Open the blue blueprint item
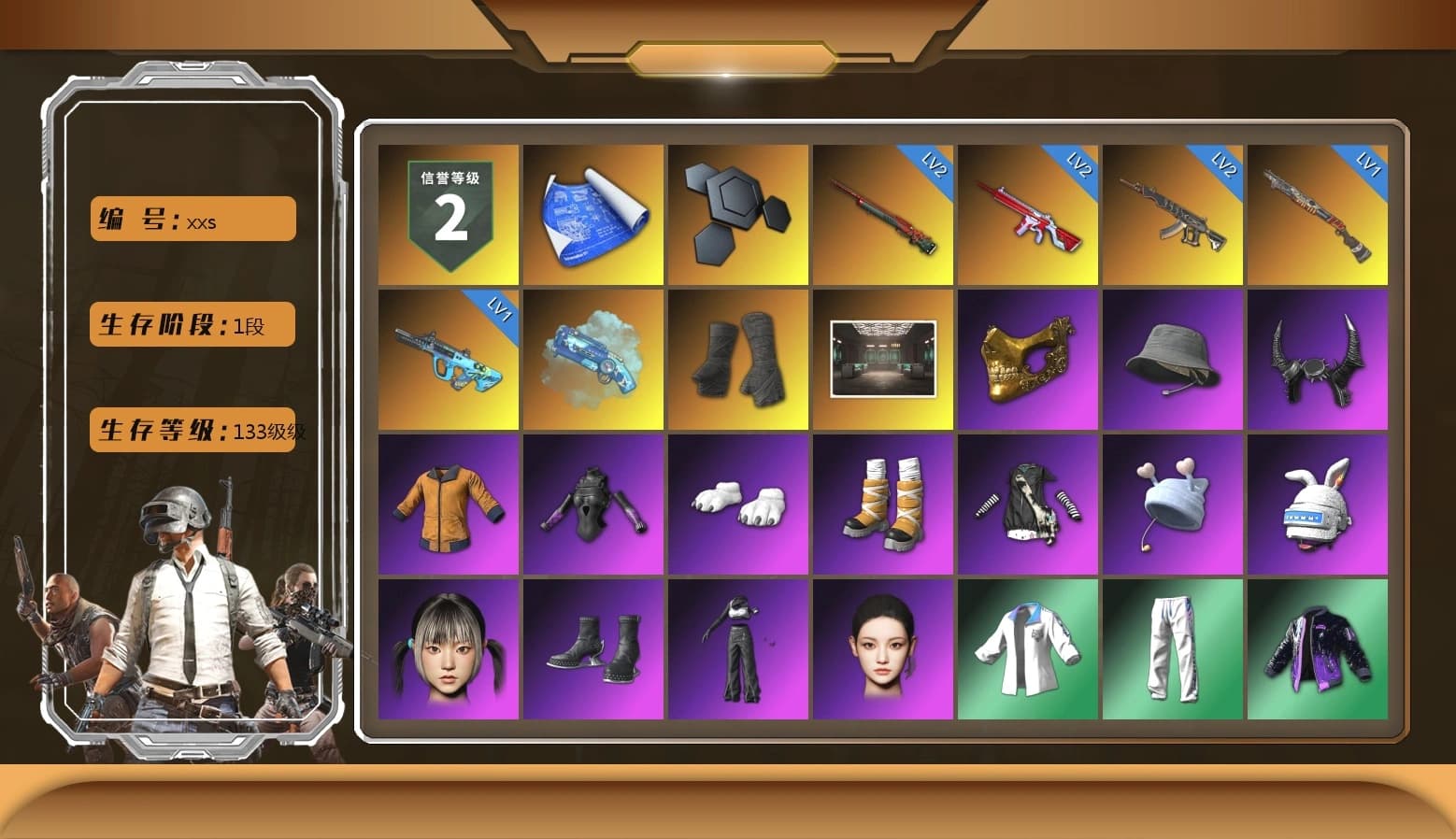Screen dimensions: 1456x839 pyautogui.click(x=592, y=215)
